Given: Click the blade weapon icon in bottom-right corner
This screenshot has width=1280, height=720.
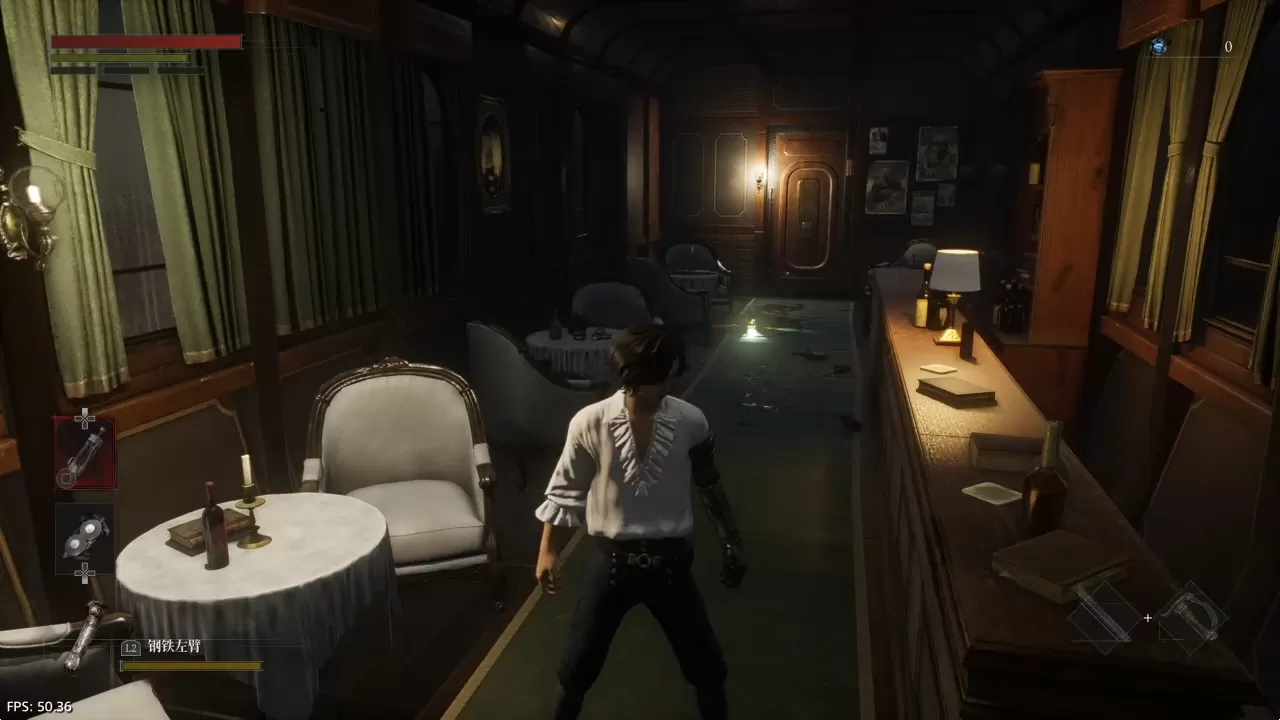Looking at the screenshot, I should point(1103,617).
